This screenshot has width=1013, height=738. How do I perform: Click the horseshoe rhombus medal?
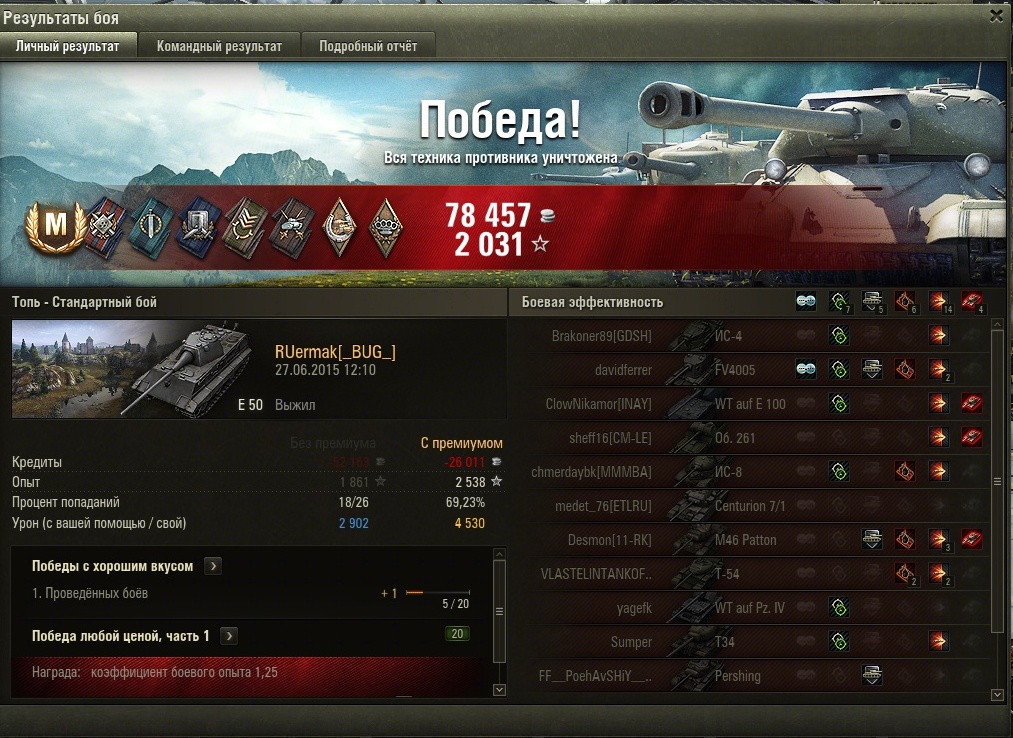coord(339,226)
